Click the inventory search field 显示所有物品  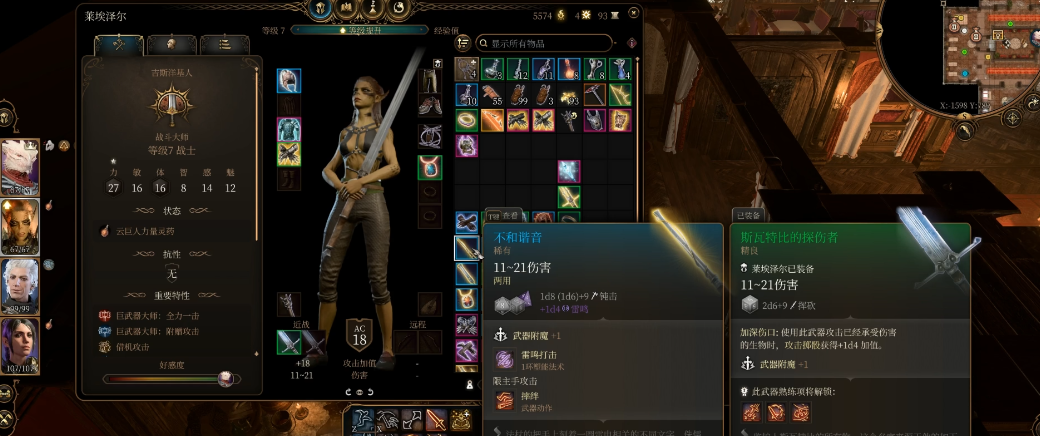click(545, 43)
